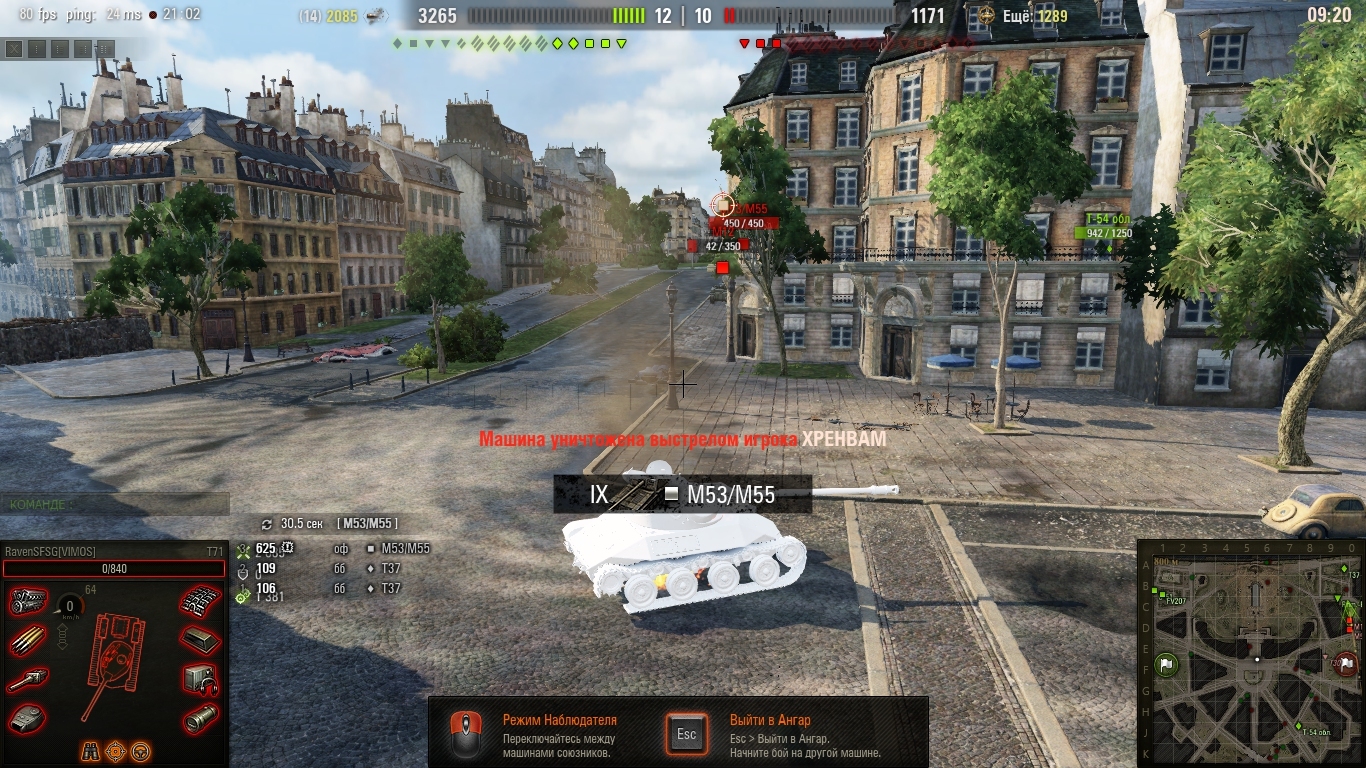Click the ammo rack shells module icon
Screen dimensions: 1366x768
(x=28, y=641)
